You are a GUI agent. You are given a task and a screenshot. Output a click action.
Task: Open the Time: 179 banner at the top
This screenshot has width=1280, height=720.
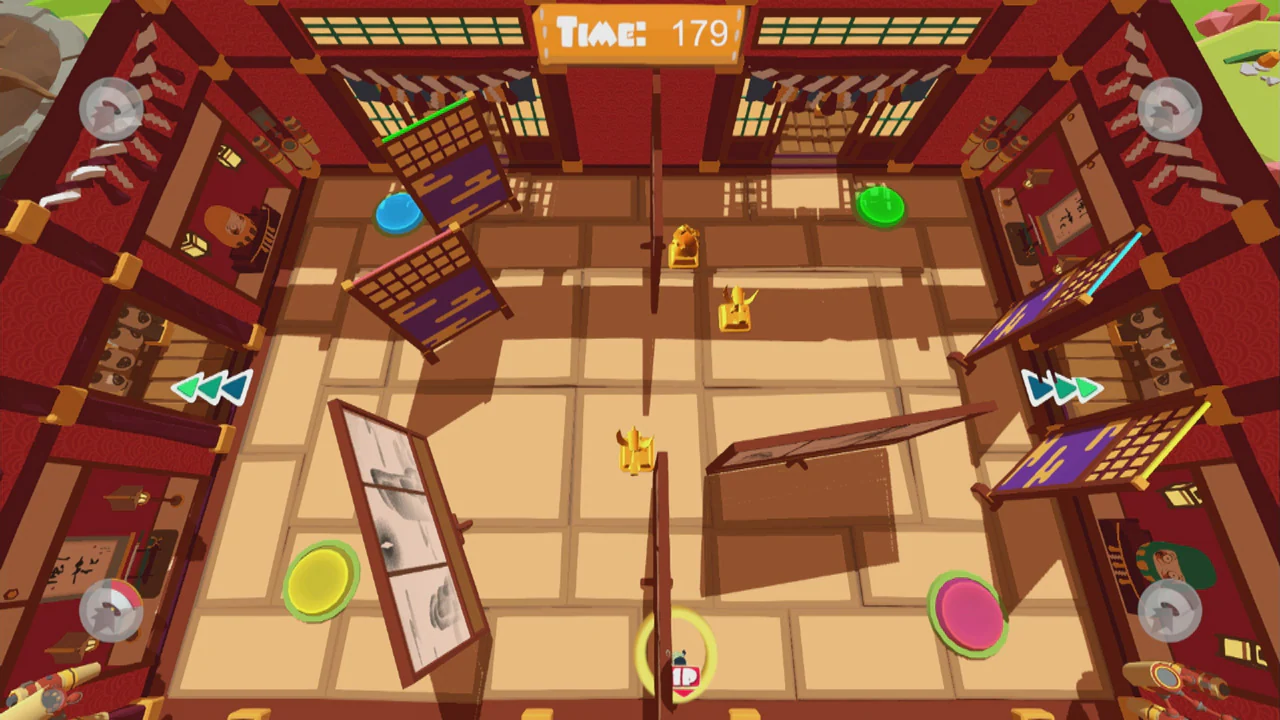coord(640,33)
